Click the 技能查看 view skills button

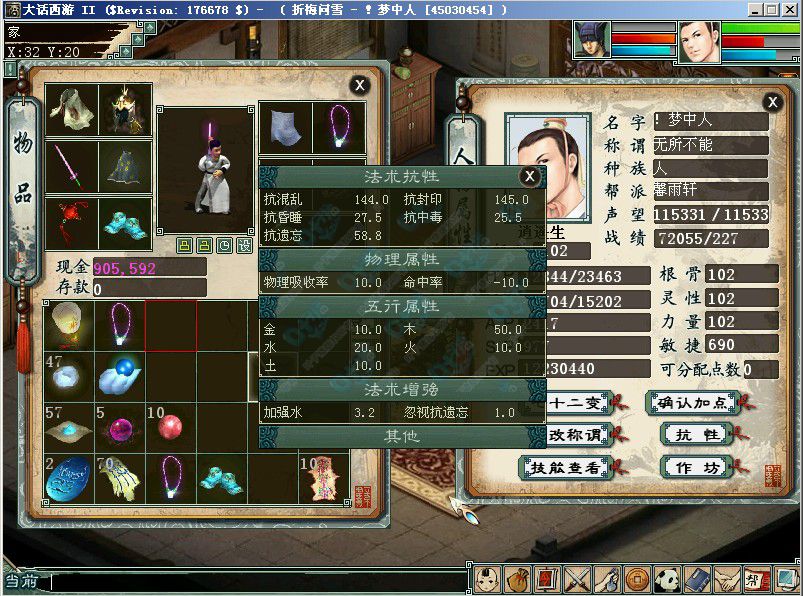point(565,467)
